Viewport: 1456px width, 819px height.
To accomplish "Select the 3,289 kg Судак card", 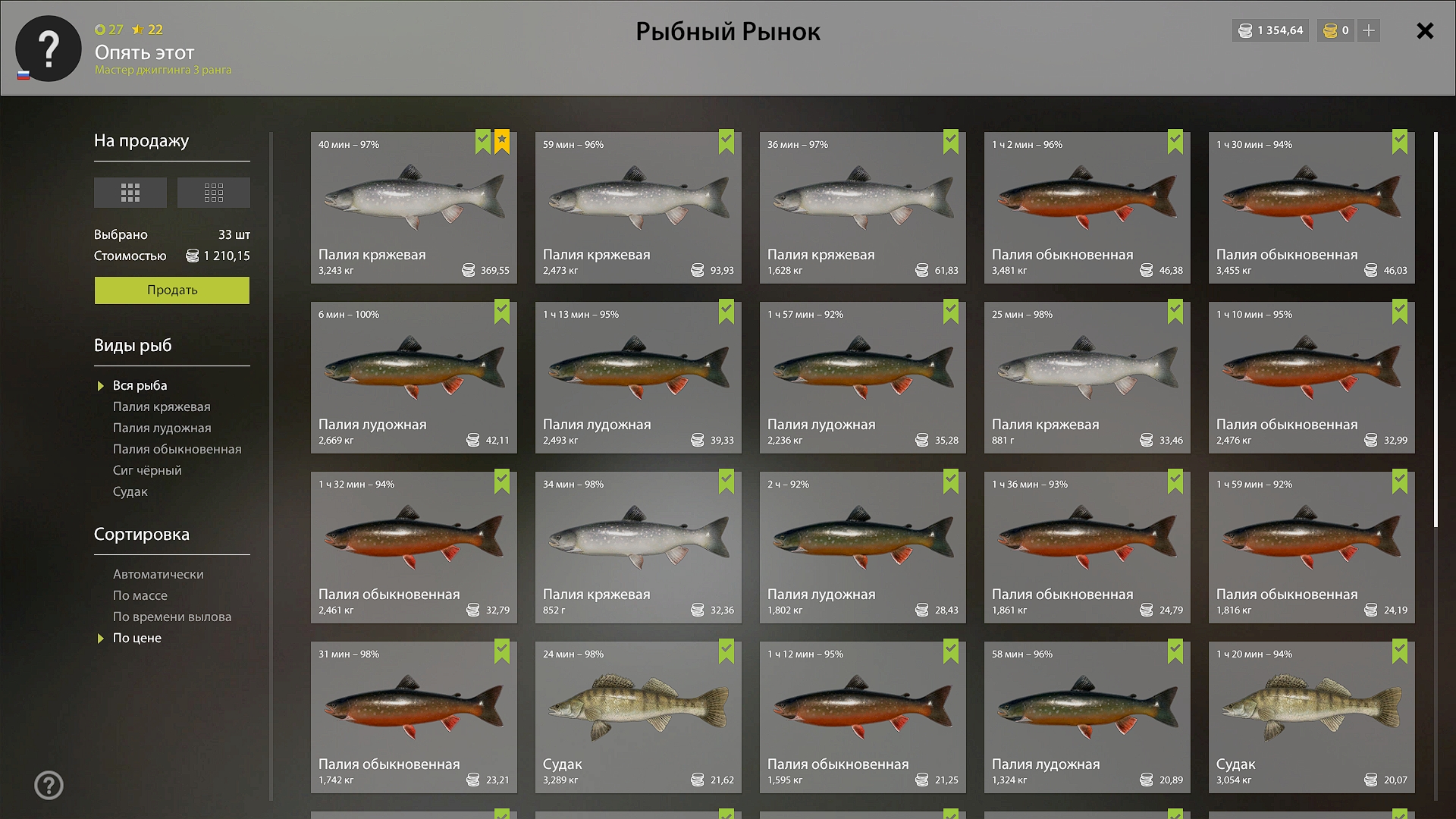I will [x=638, y=717].
